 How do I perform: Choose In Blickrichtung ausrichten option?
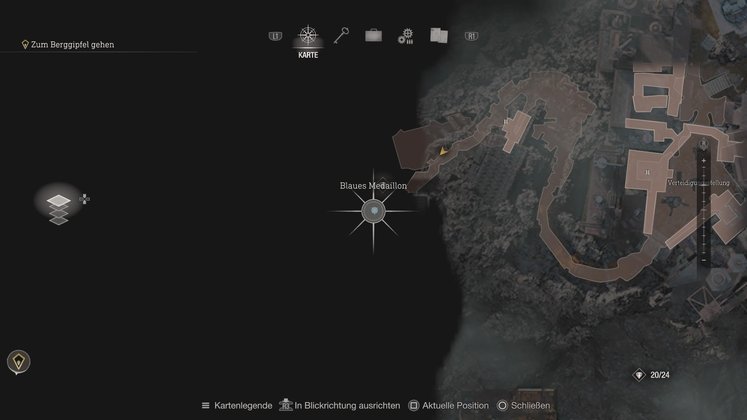340,405
